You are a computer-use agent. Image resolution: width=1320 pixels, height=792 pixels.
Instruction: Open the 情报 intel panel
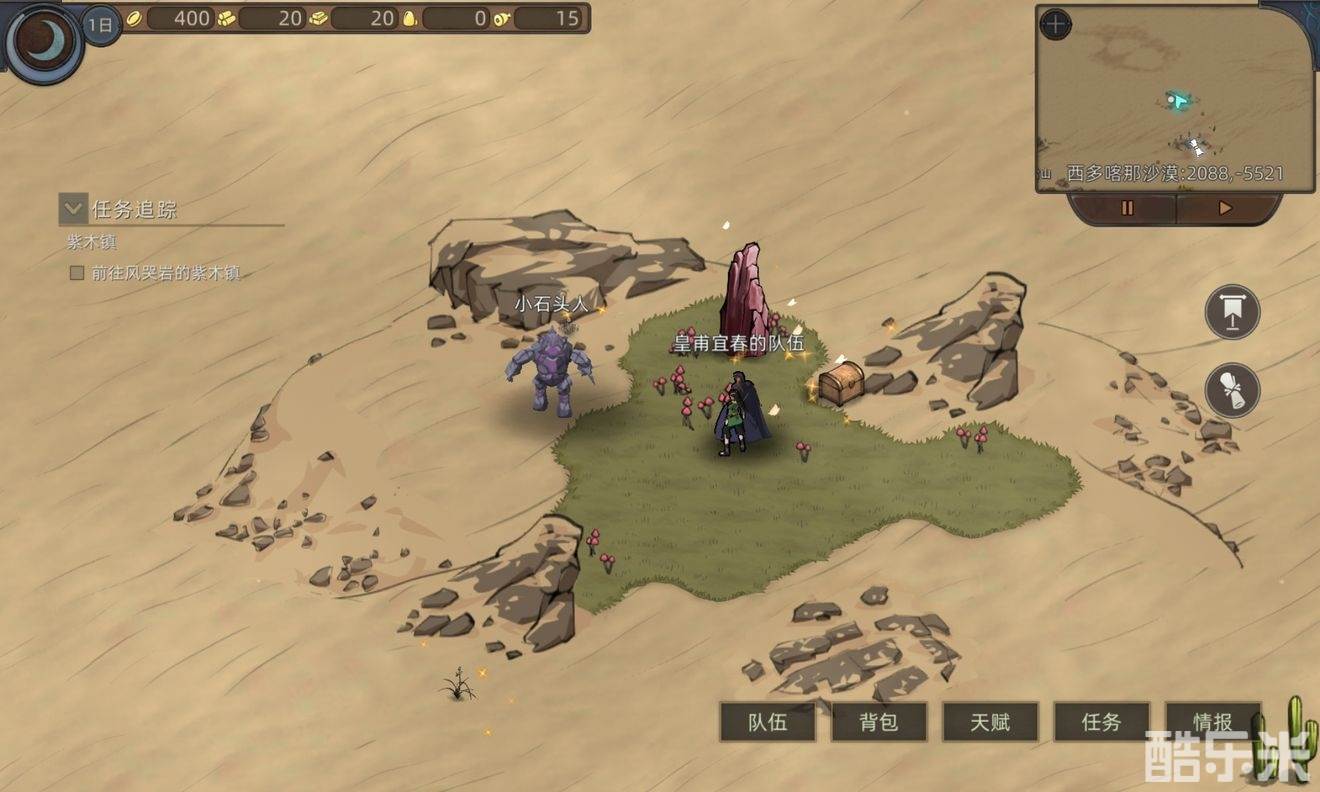(1212, 721)
